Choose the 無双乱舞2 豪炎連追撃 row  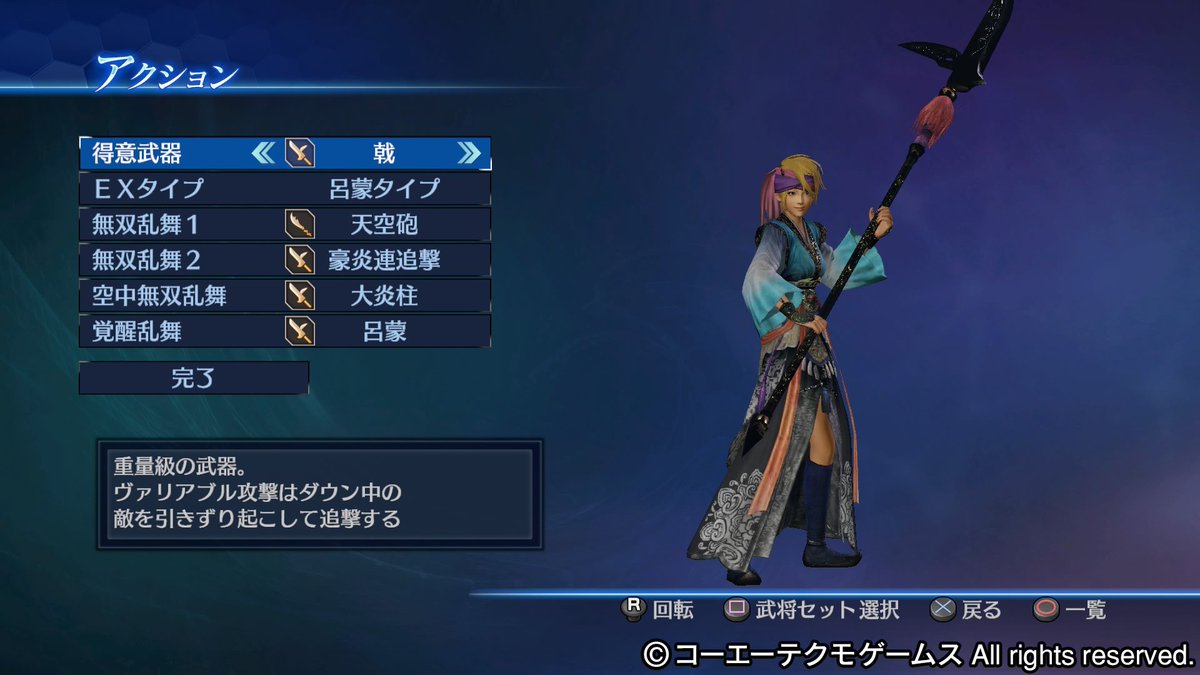(285, 260)
